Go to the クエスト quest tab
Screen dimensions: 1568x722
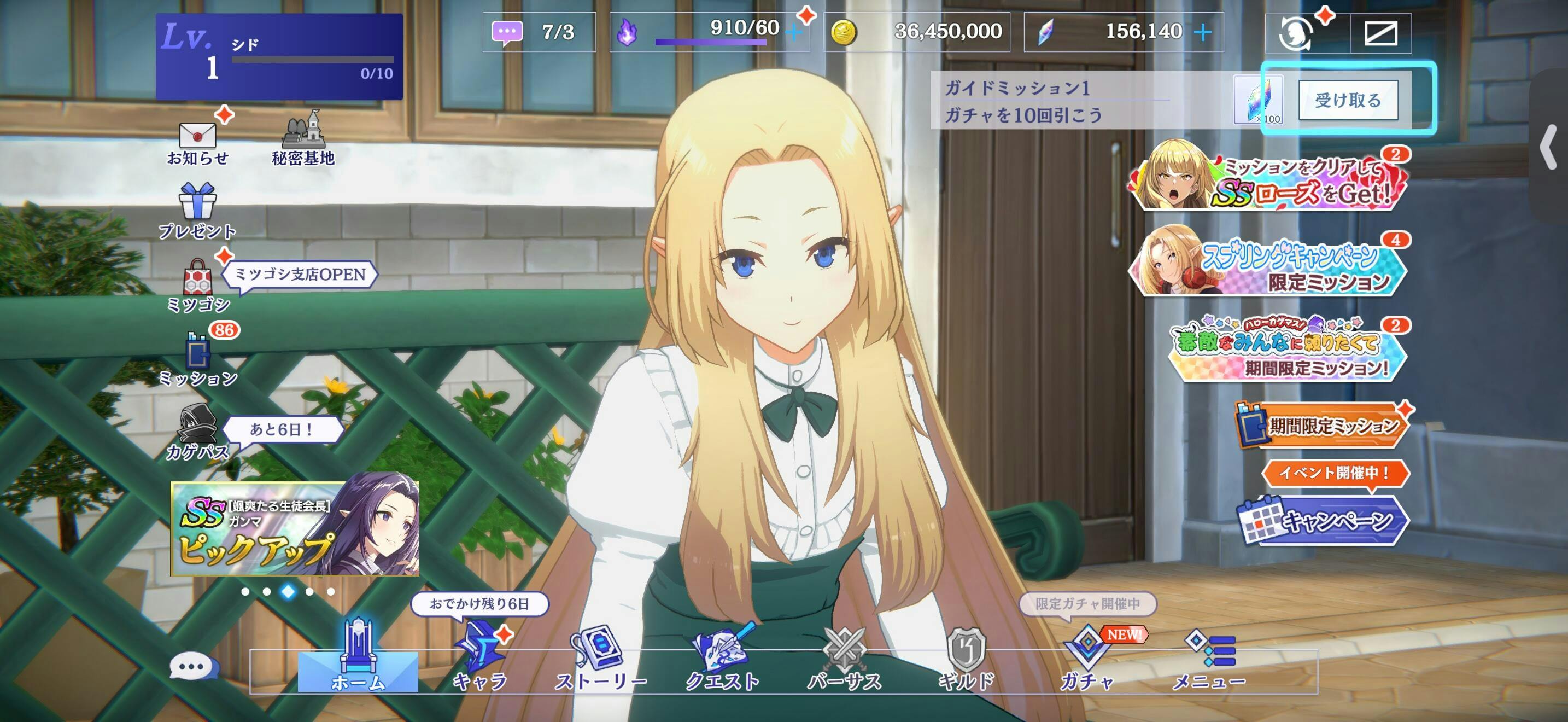[723, 661]
